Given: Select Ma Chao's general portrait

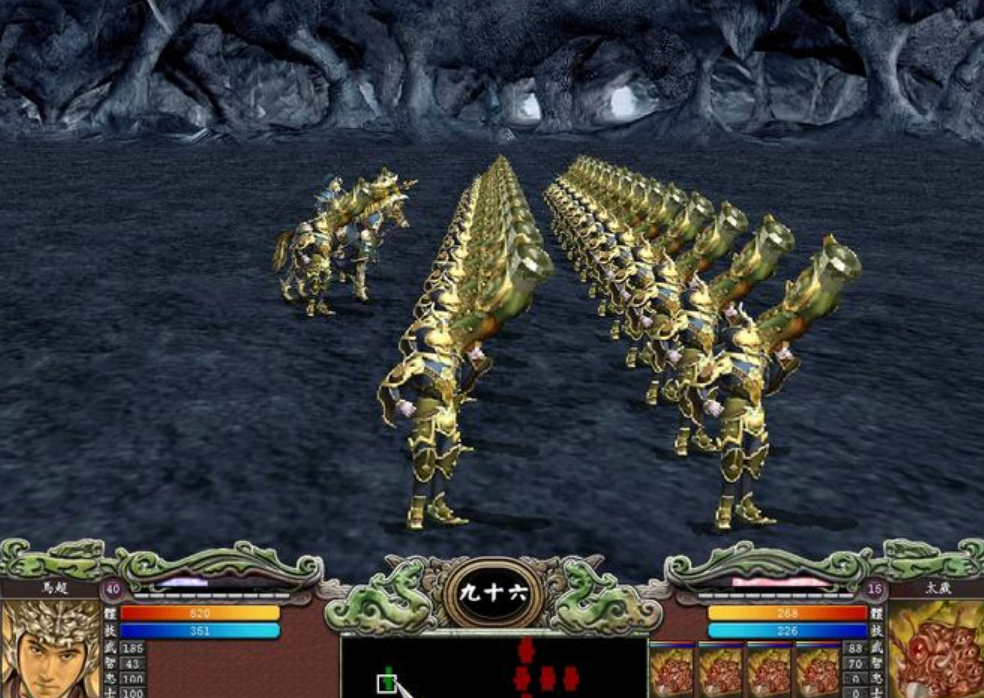Looking at the screenshot, I should [x=48, y=648].
